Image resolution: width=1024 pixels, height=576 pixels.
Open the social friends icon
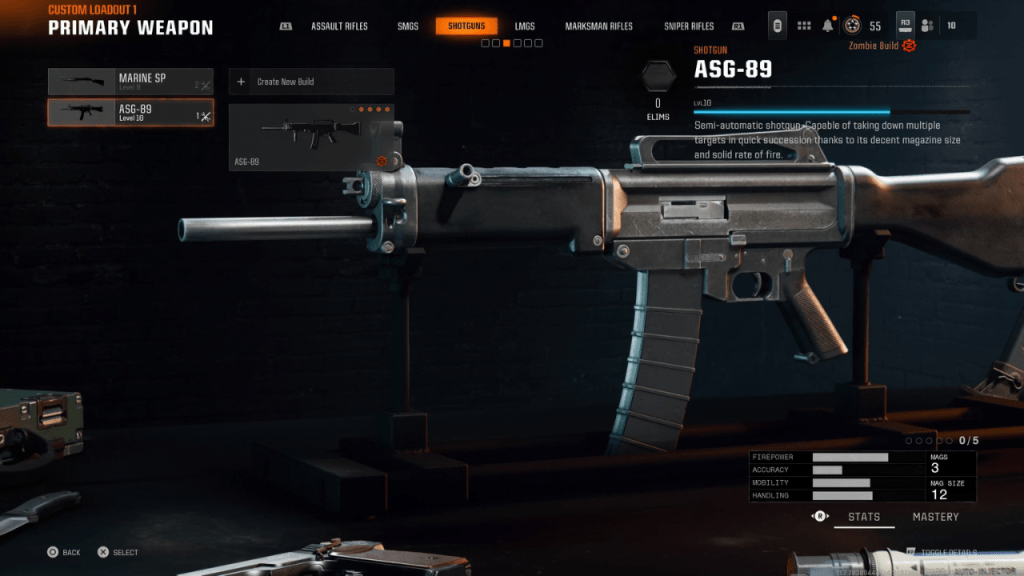927,26
